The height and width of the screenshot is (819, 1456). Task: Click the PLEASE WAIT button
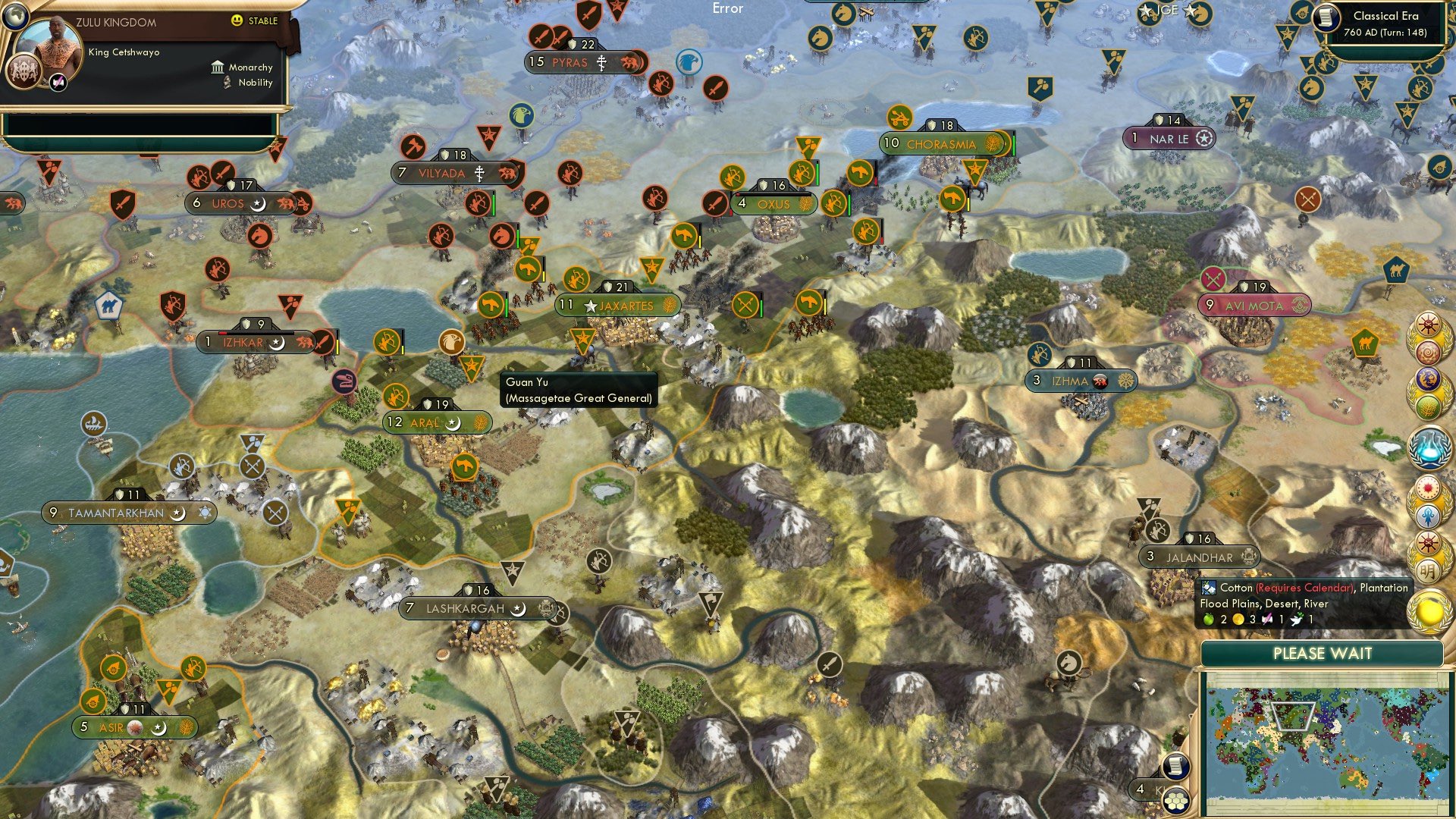1323,653
